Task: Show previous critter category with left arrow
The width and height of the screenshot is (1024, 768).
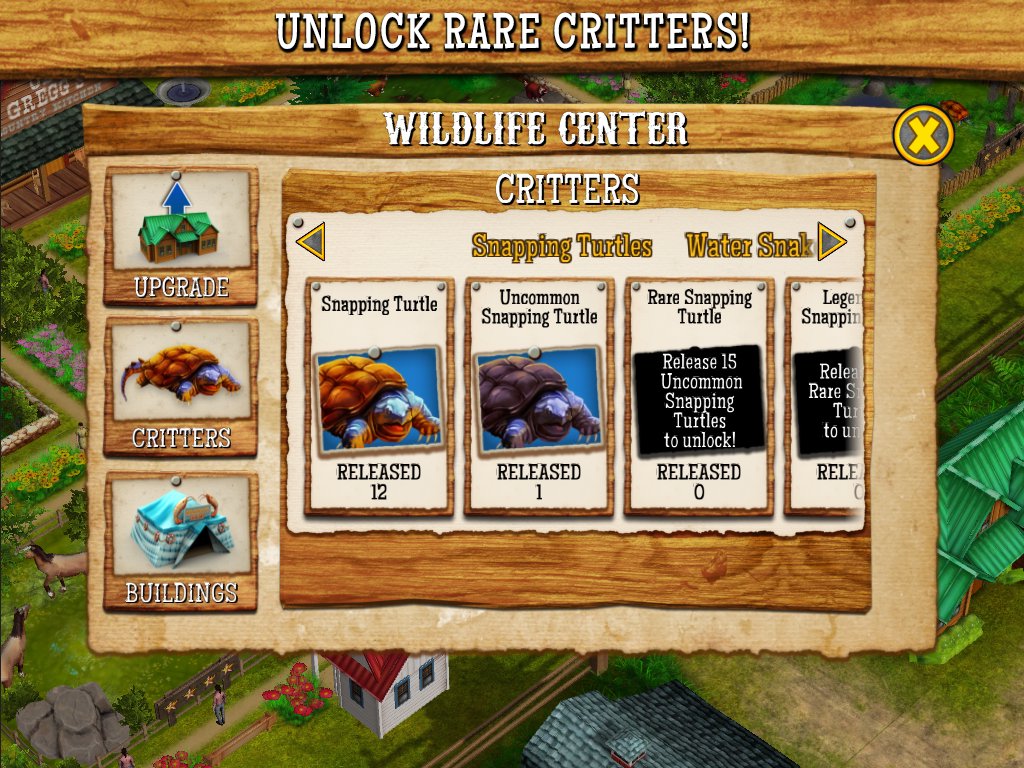Action: click(x=311, y=242)
